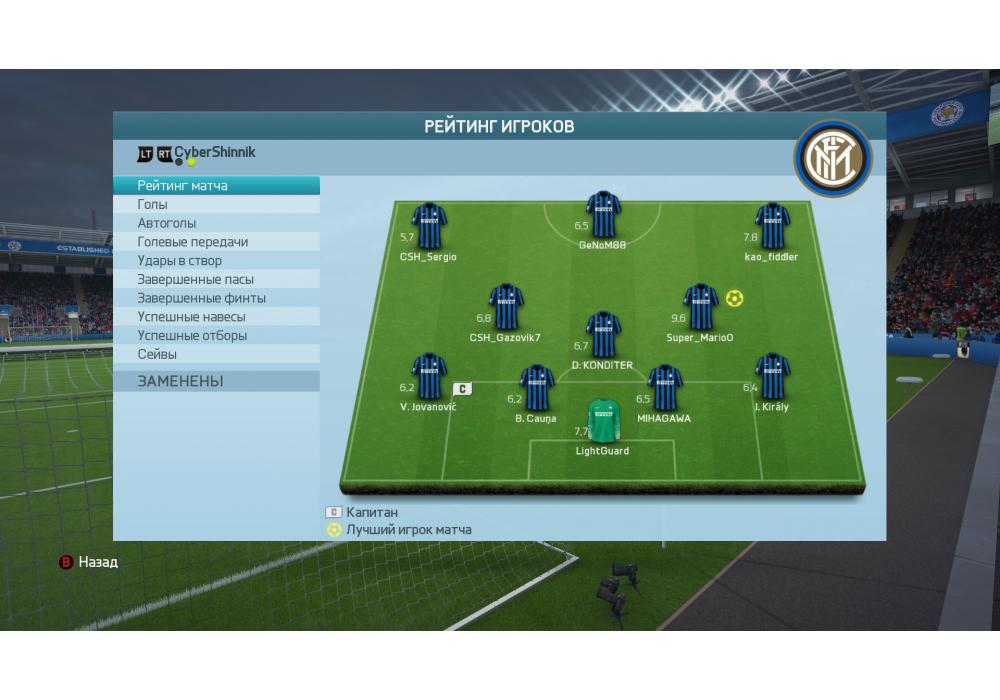Click the Inter club crest
1000x700 pixels.
tap(833, 158)
